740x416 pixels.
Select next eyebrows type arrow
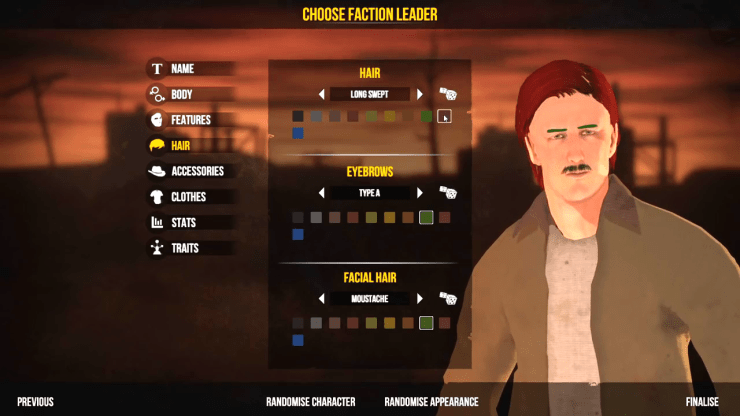(420, 192)
